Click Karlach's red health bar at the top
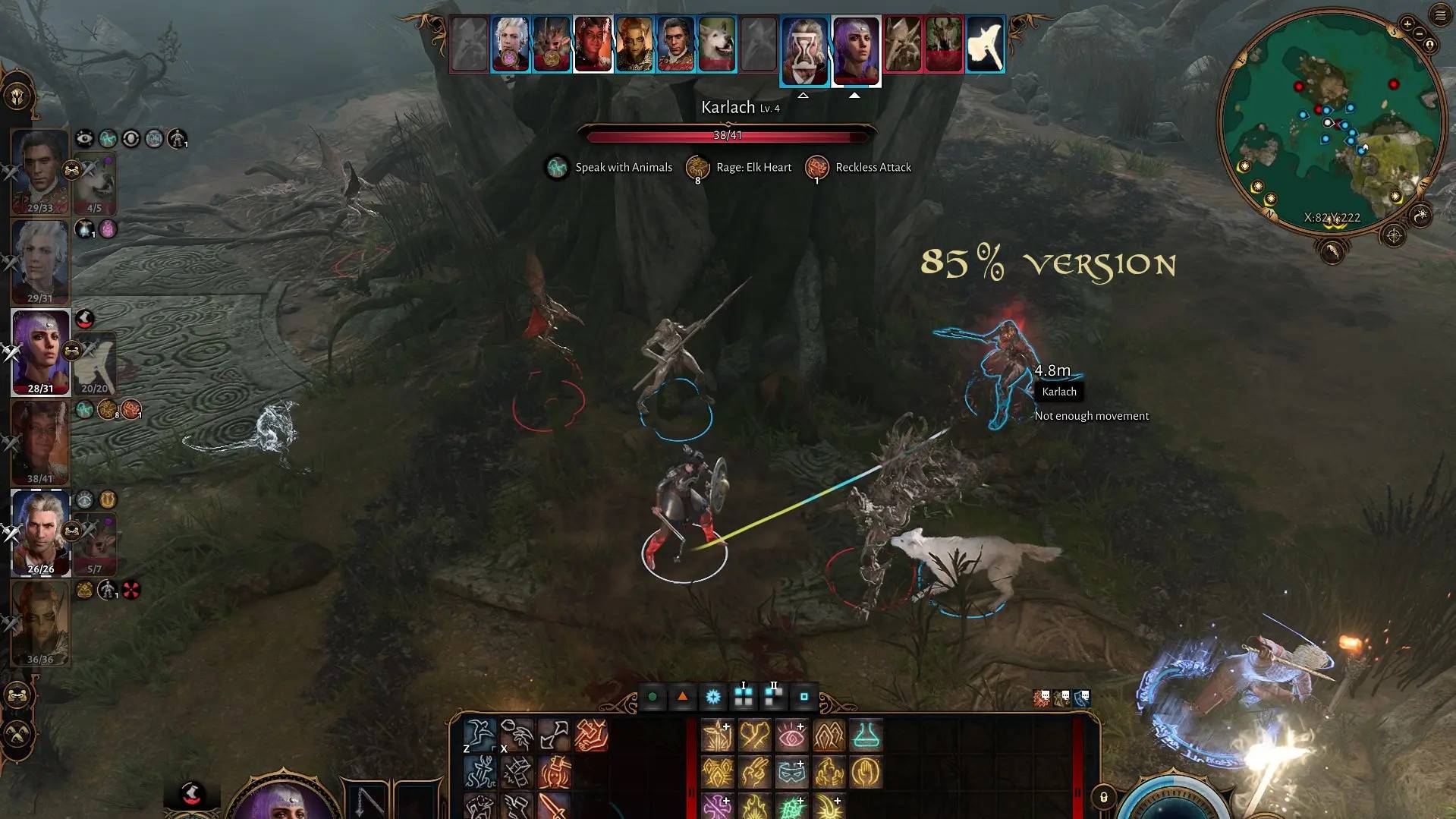 [x=728, y=136]
